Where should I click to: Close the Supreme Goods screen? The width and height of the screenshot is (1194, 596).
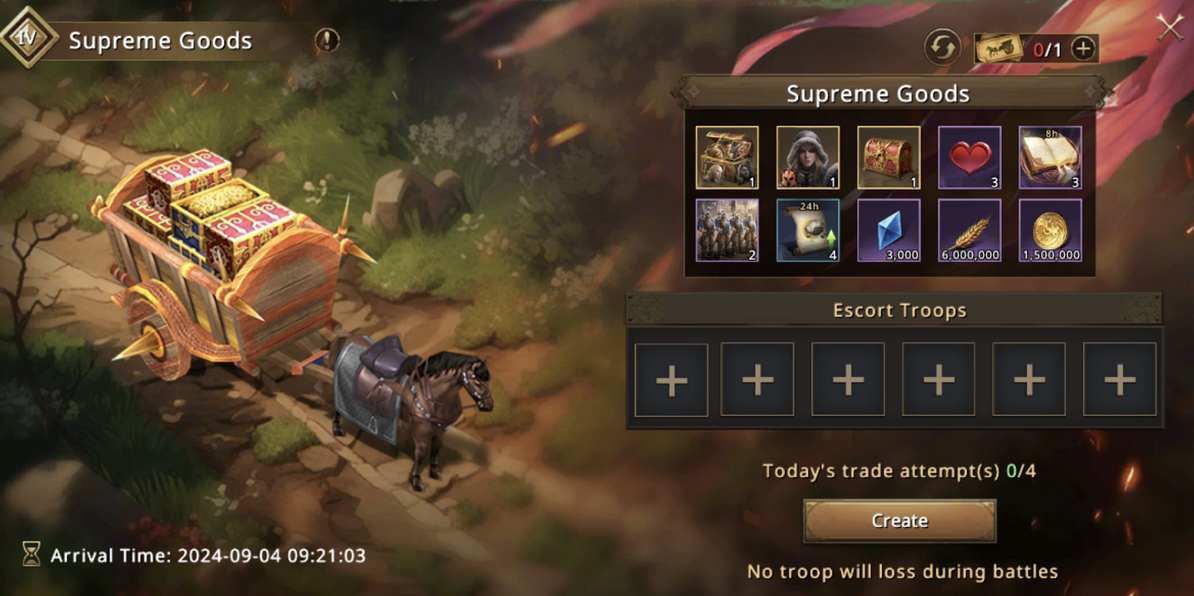[x=1169, y=27]
